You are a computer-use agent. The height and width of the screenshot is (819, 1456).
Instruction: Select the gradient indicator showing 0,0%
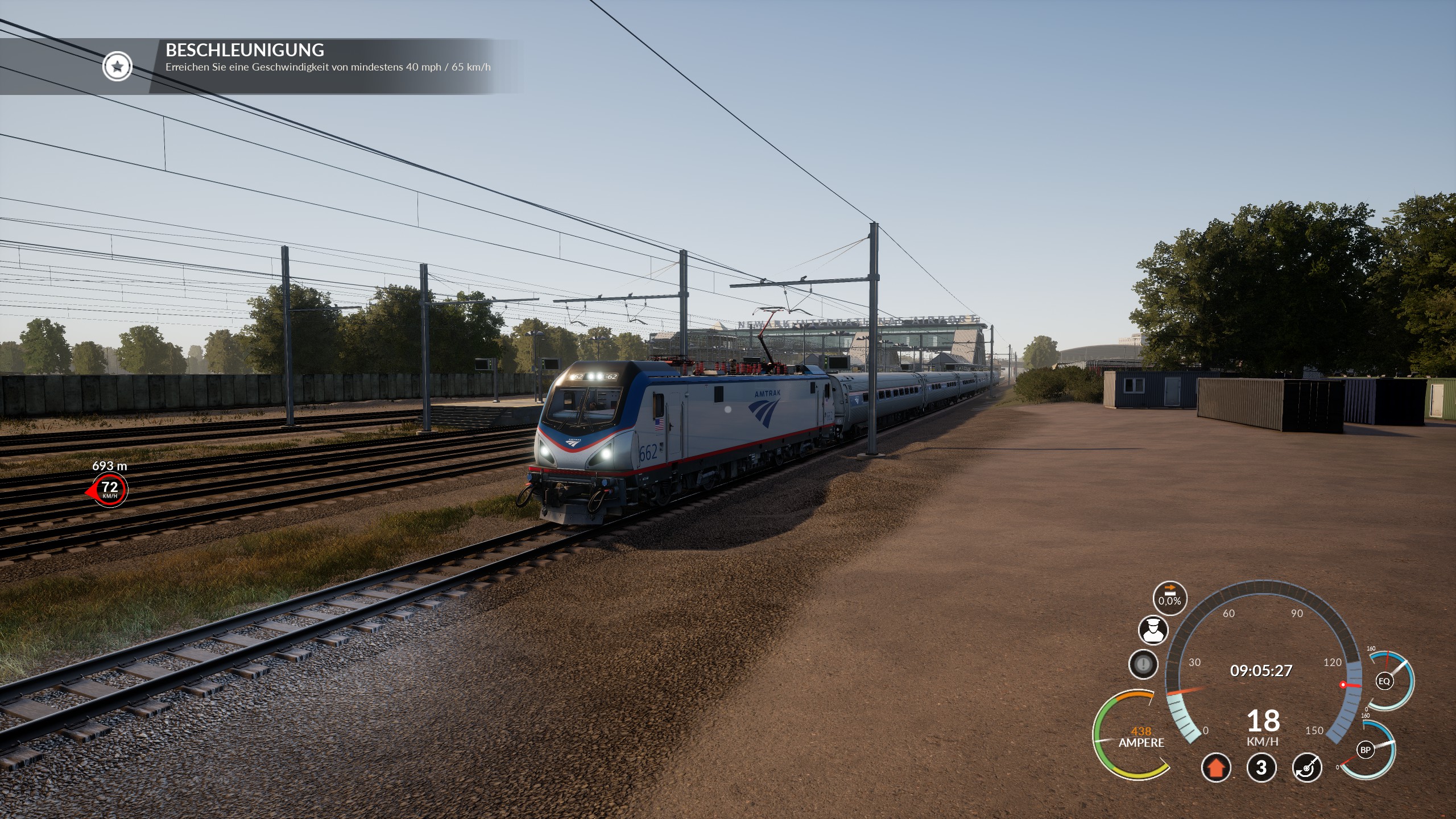[x=1169, y=598]
